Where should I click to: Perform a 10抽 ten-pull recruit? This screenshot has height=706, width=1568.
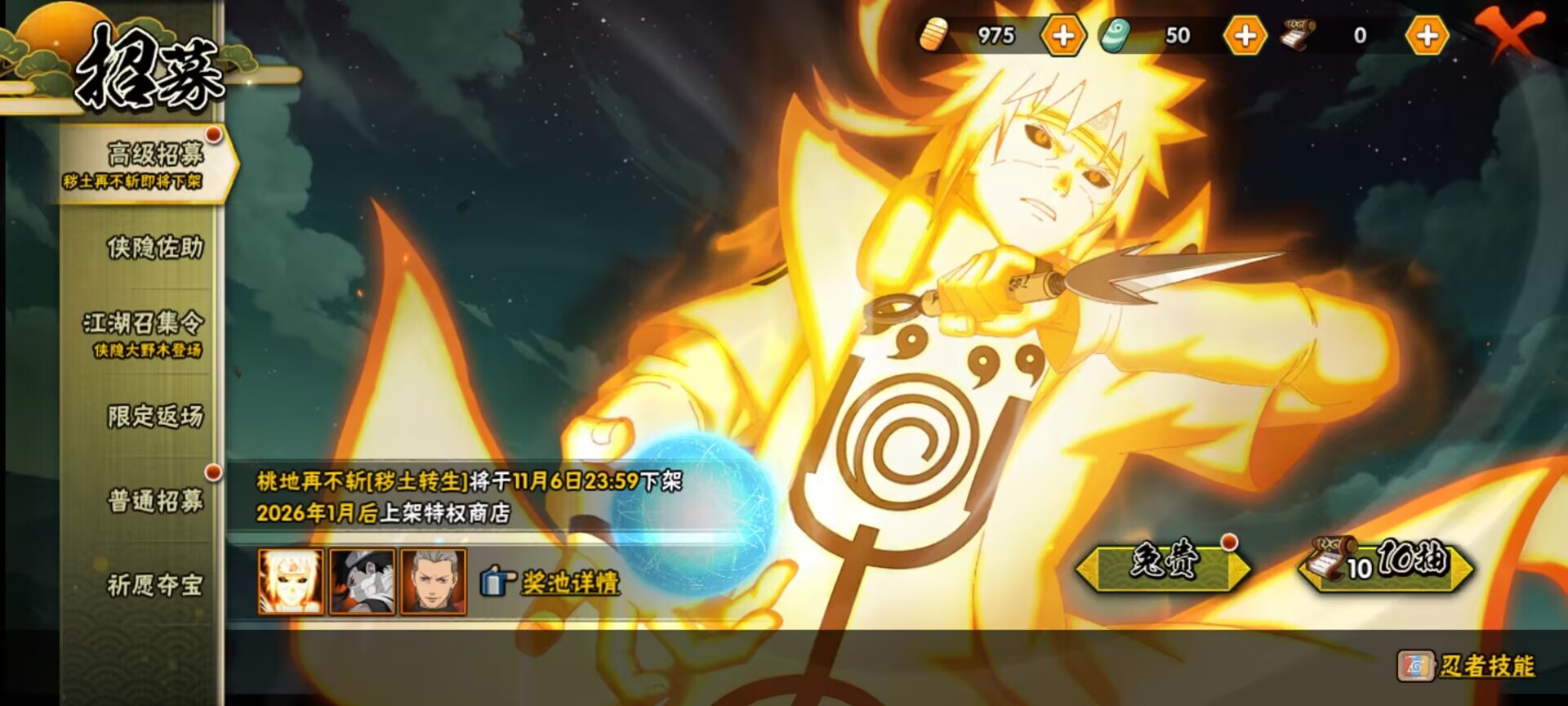point(1387,564)
